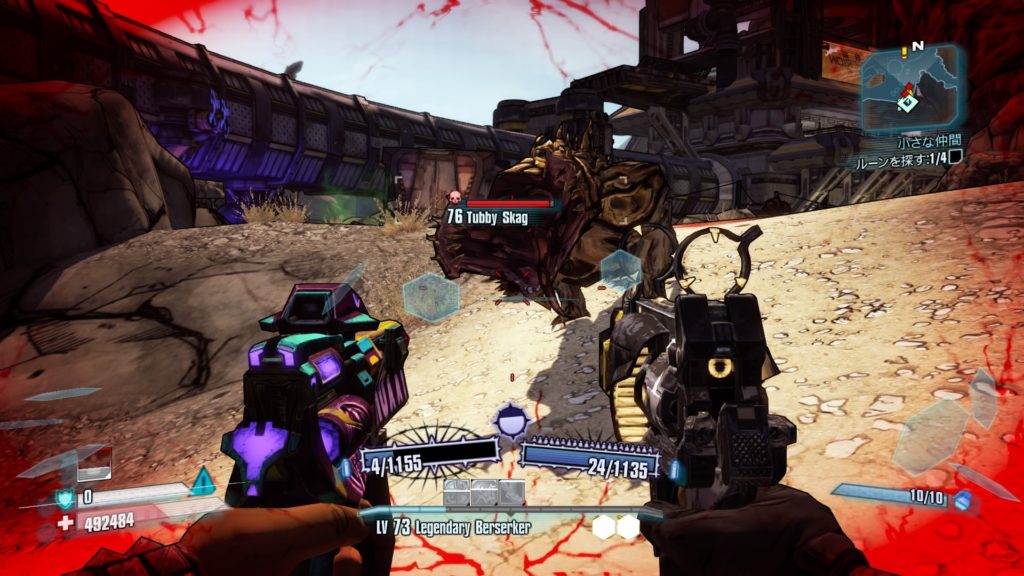1024x576 pixels.
Task: Click the minimap in the corner
Action: coord(910,89)
